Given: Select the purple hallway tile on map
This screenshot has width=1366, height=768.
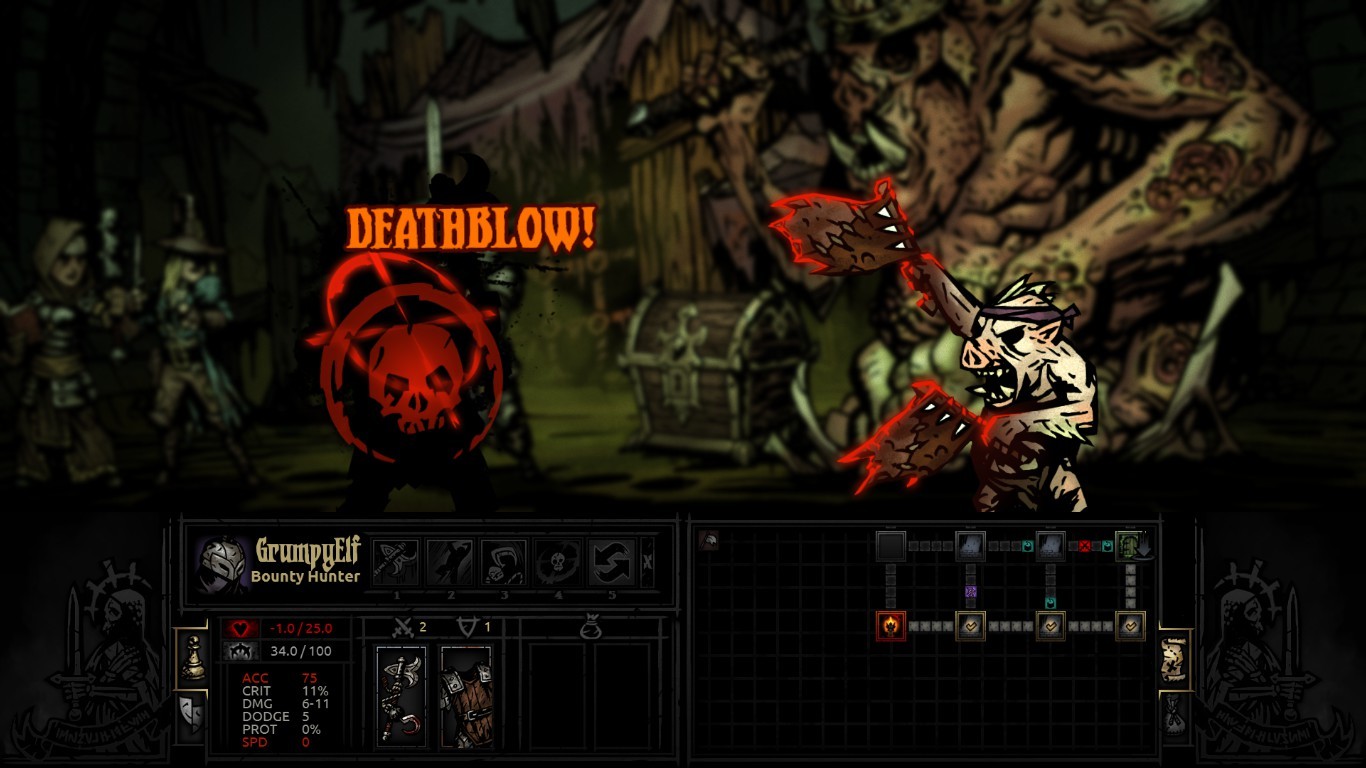Looking at the screenshot, I should (x=970, y=592).
